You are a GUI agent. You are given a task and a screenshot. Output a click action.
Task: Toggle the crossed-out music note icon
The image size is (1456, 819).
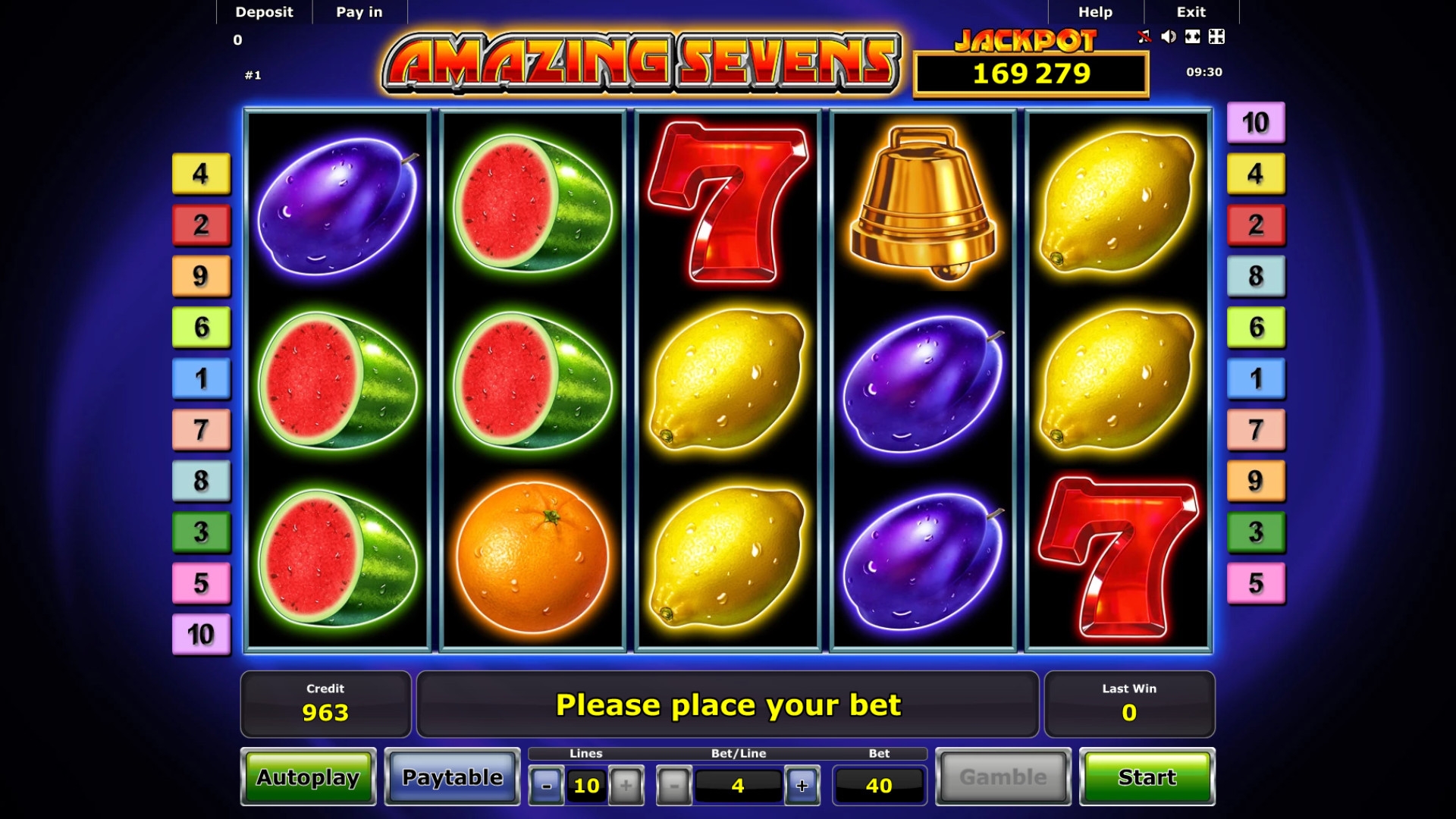coord(1144,36)
